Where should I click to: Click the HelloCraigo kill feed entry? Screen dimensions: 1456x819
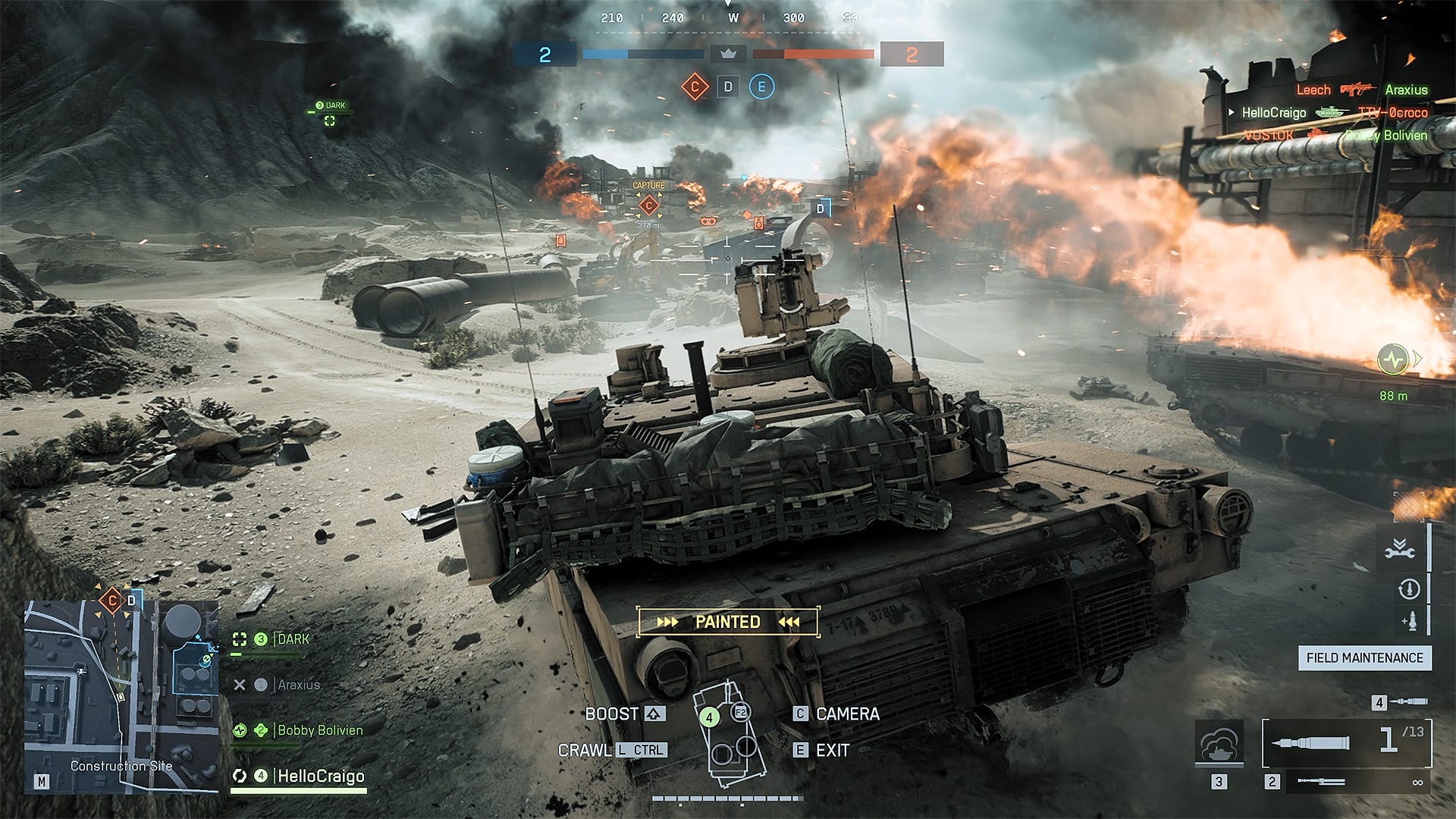(x=1274, y=113)
